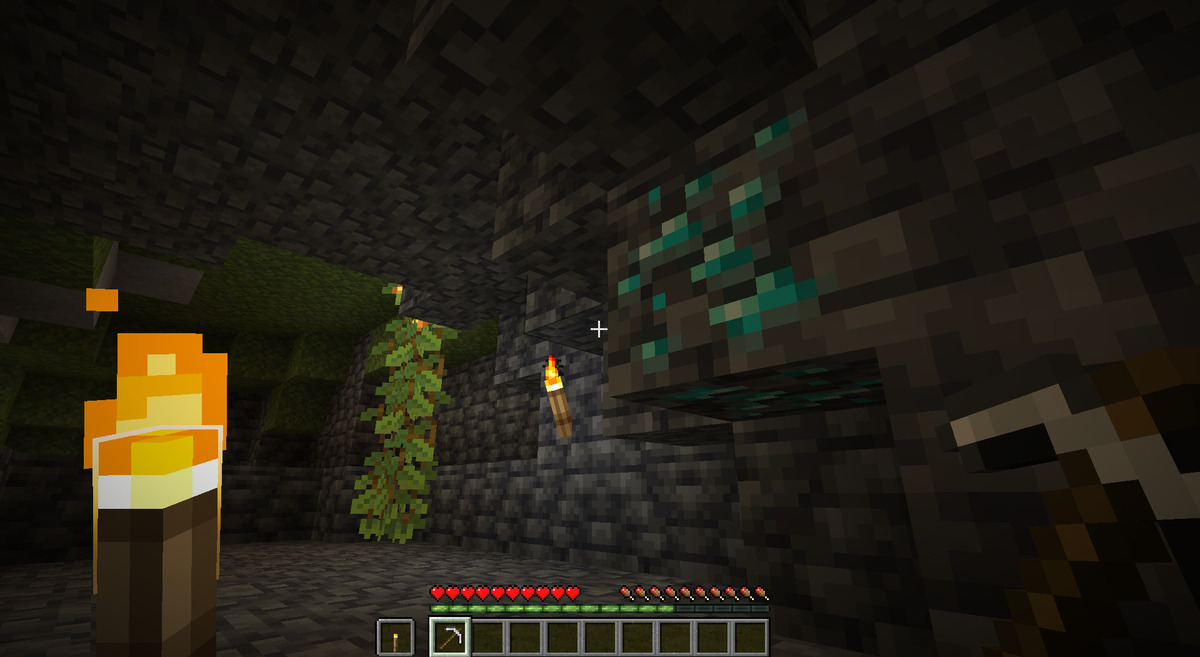
Task: Click the offhand torch slot
Action: coord(395,637)
